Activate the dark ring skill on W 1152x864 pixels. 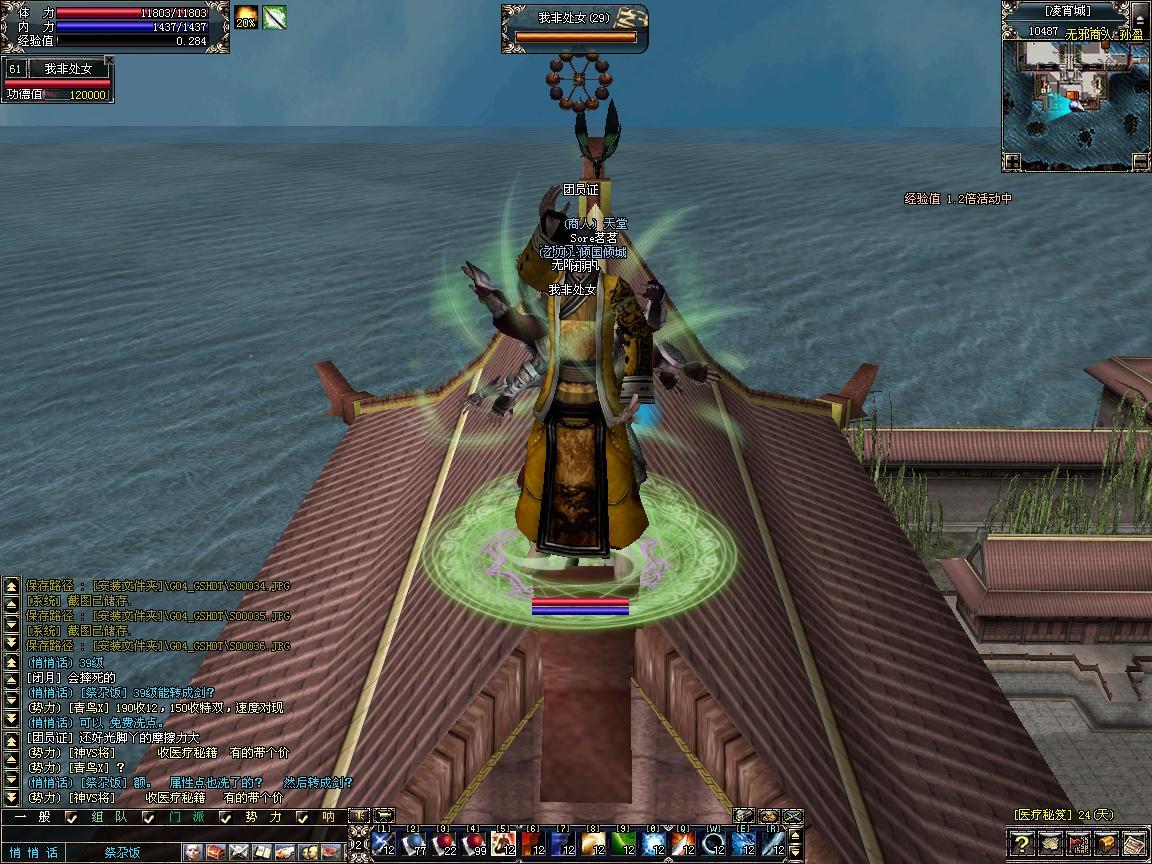pos(714,842)
